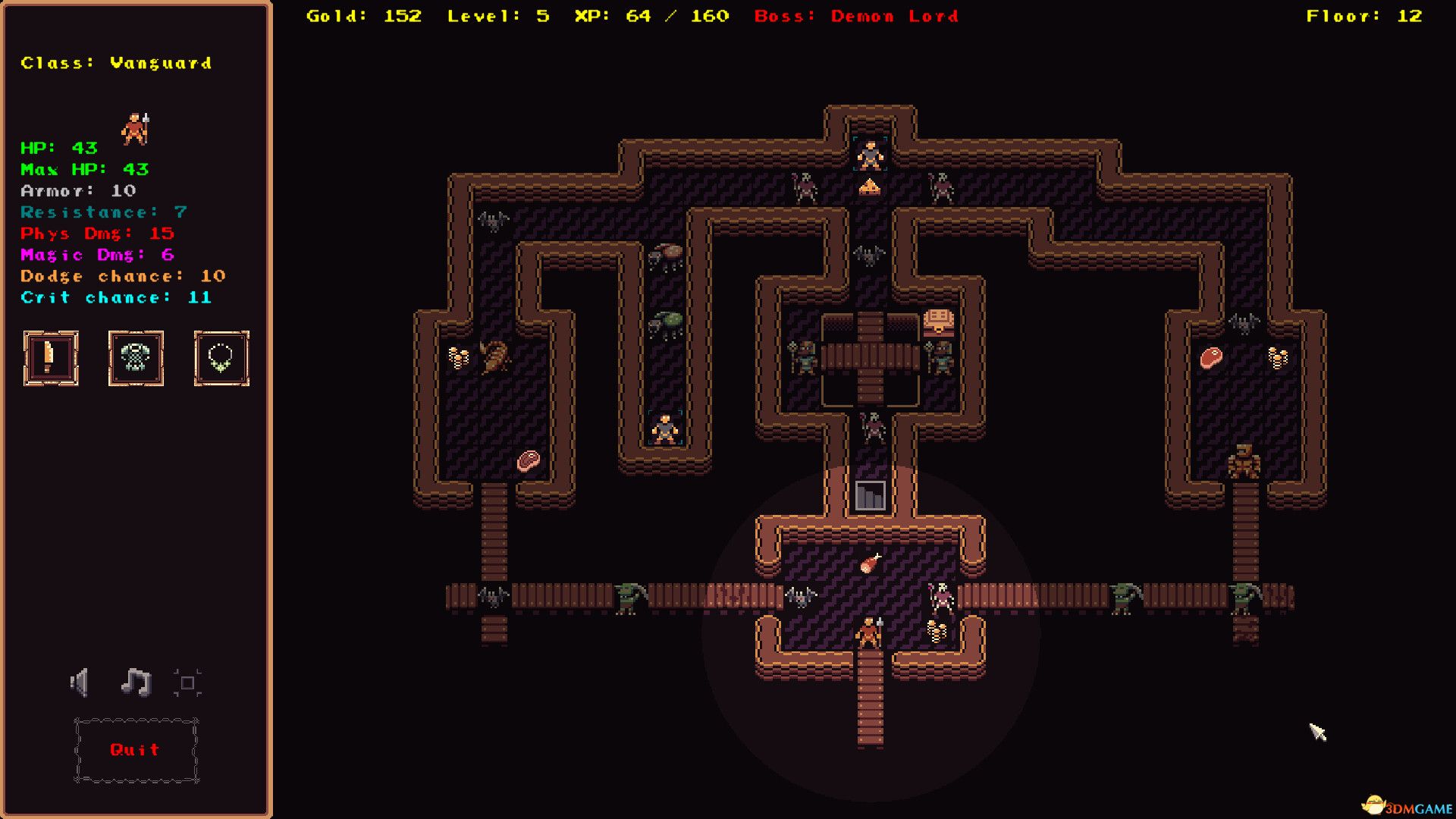Click the necklace equipment slot
This screenshot has height=819, width=1456.
[x=221, y=358]
